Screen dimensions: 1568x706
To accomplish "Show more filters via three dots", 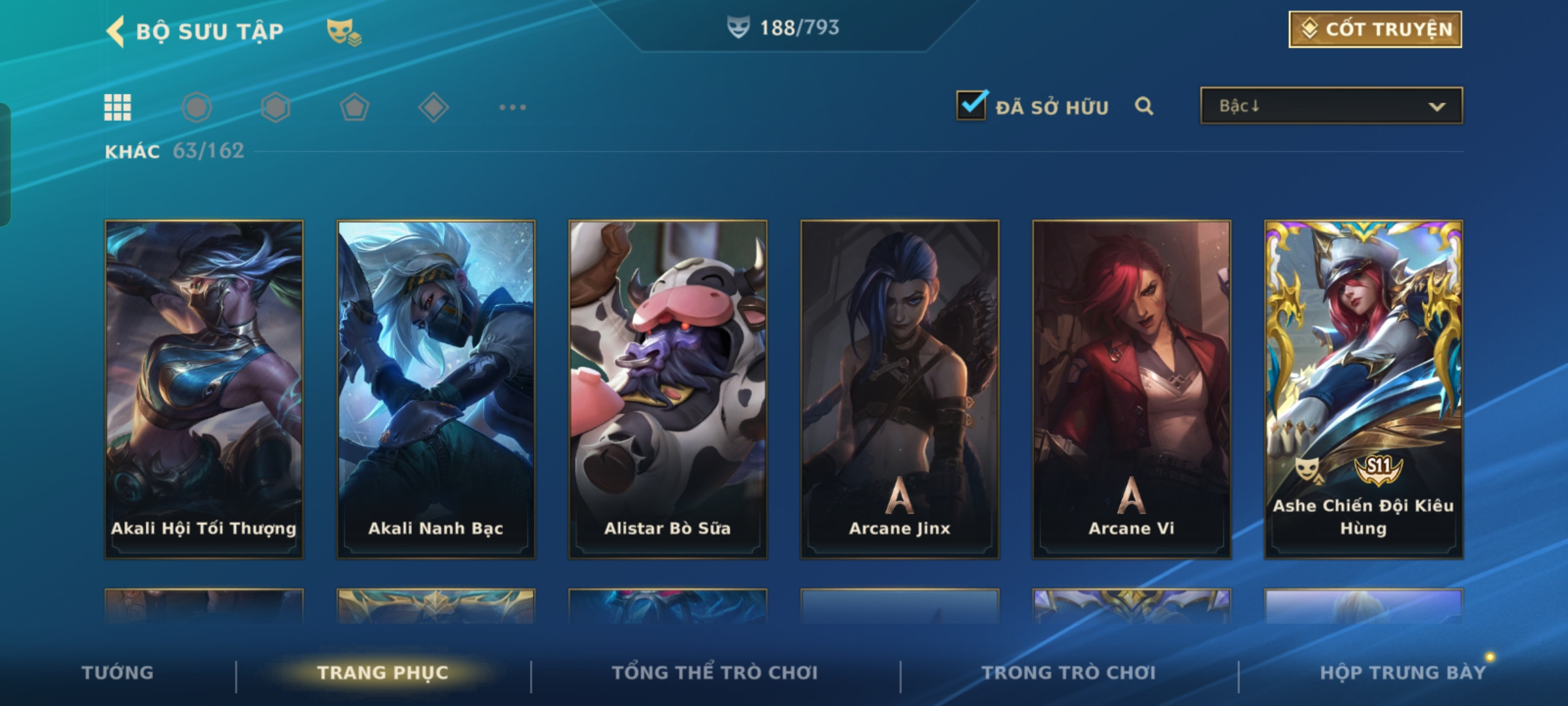I will (512, 107).
